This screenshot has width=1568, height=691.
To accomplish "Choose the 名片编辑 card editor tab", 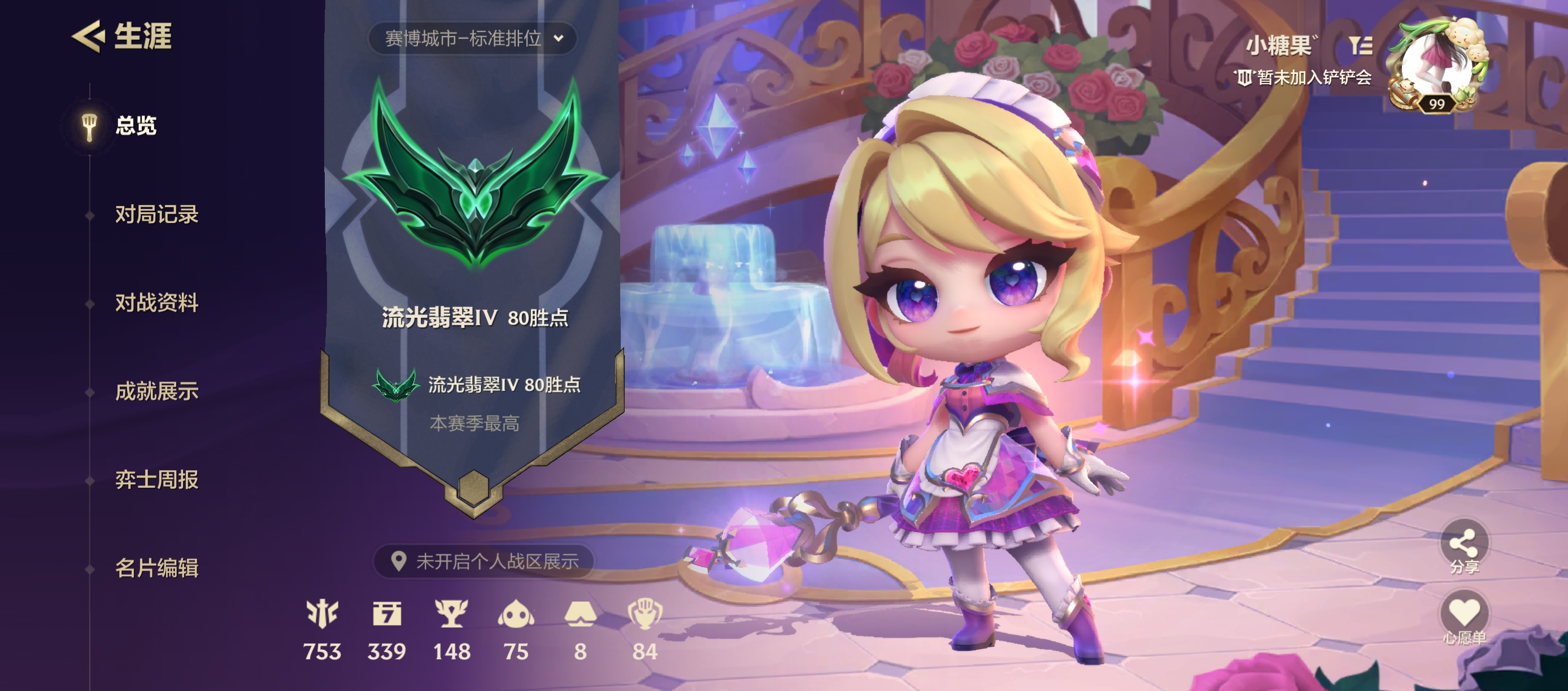I will click(x=156, y=568).
